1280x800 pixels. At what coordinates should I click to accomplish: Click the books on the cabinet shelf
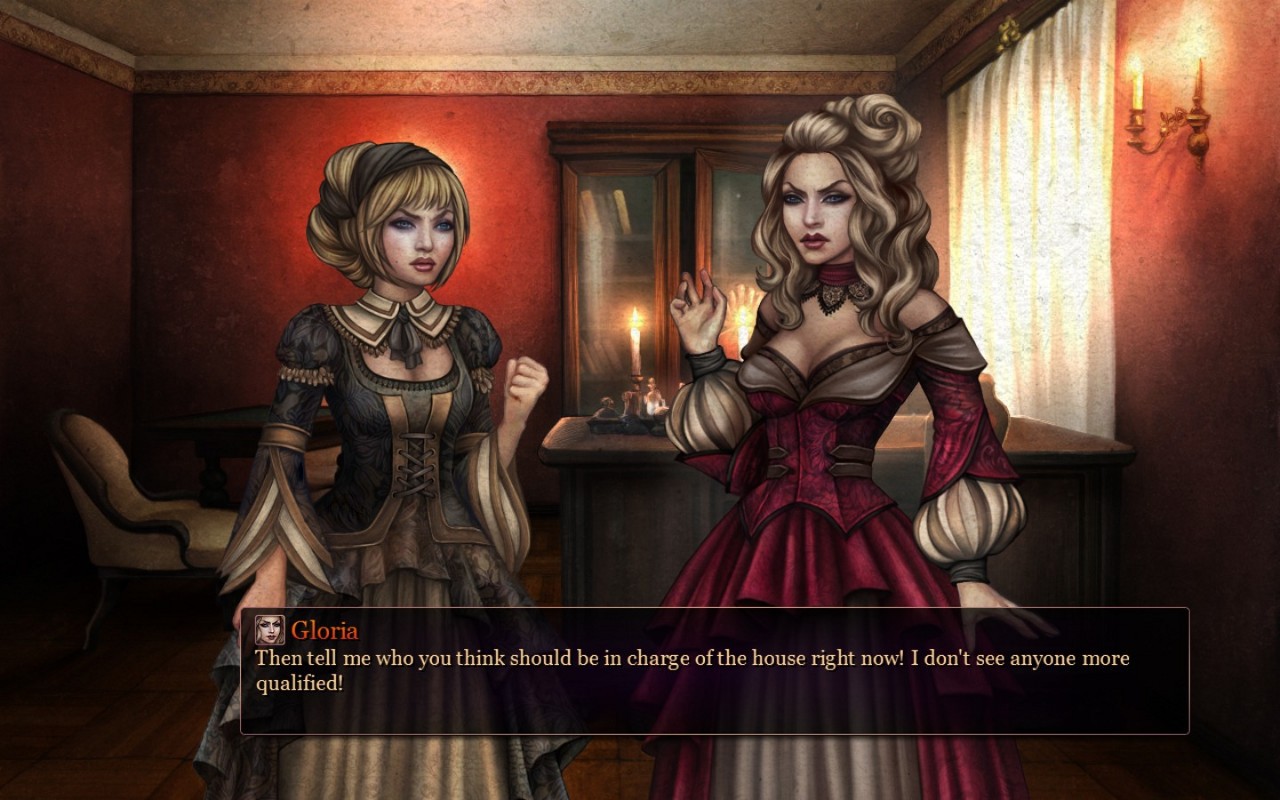coord(600,210)
